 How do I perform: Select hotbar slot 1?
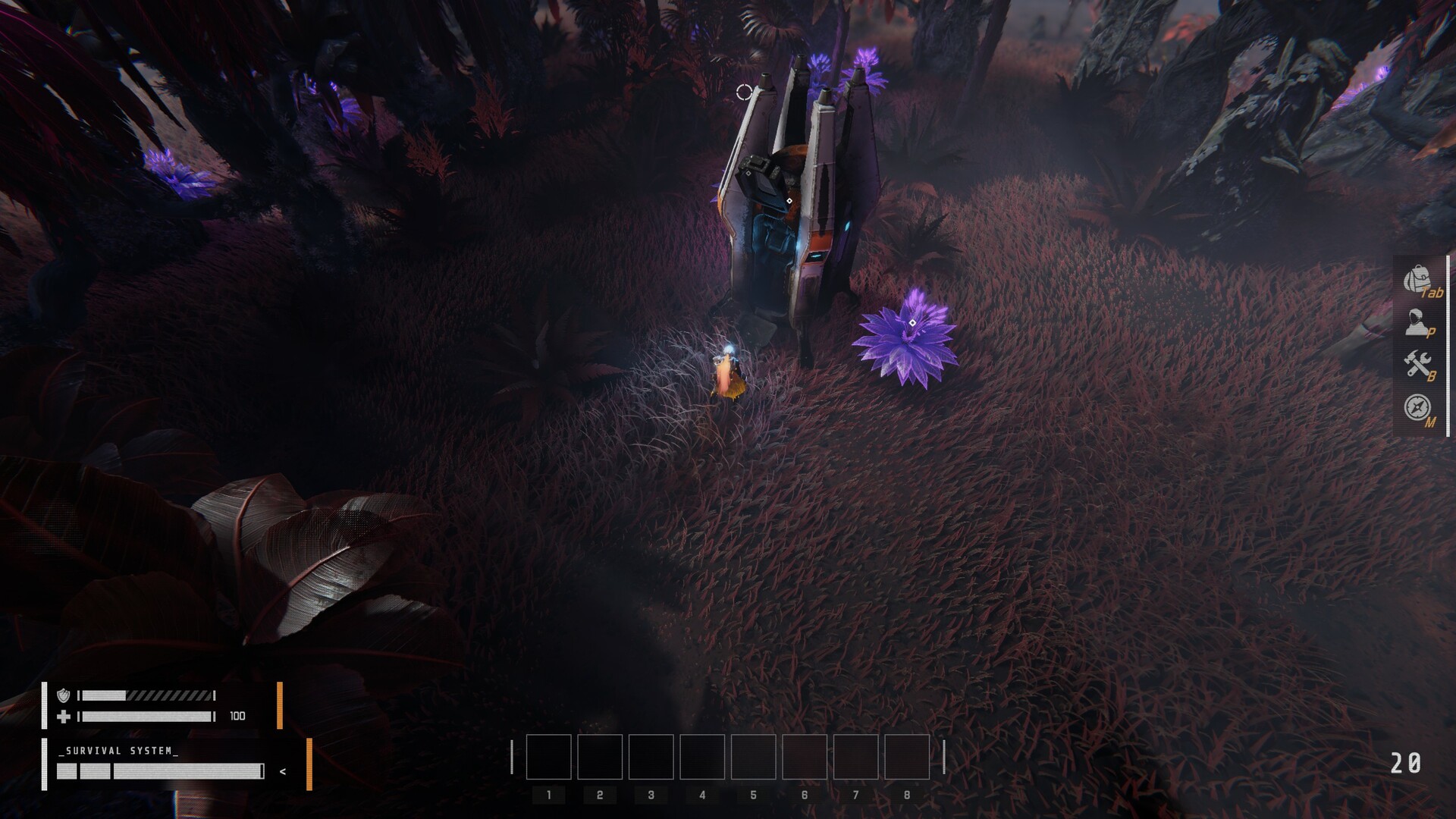click(549, 758)
